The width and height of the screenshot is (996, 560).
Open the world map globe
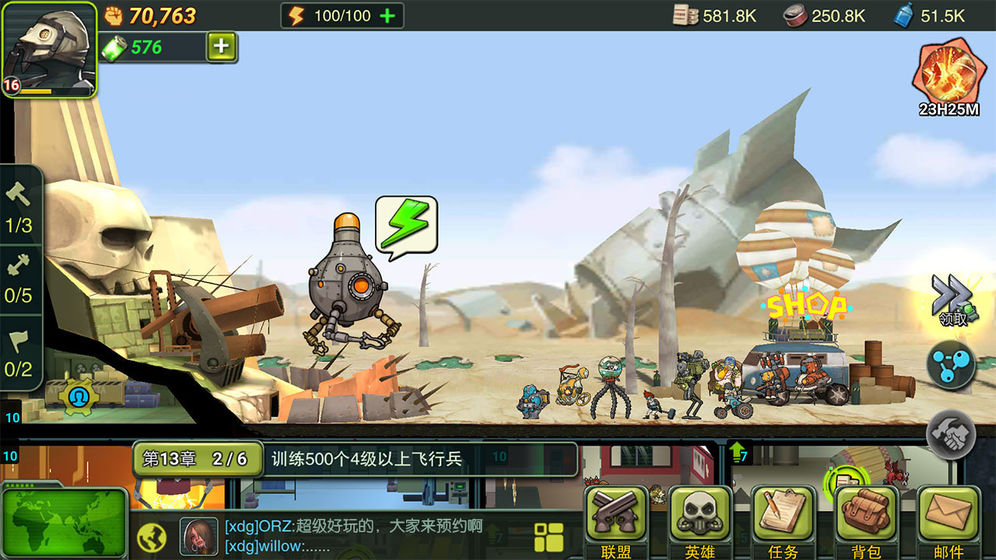pyautogui.click(x=63, y=522)
